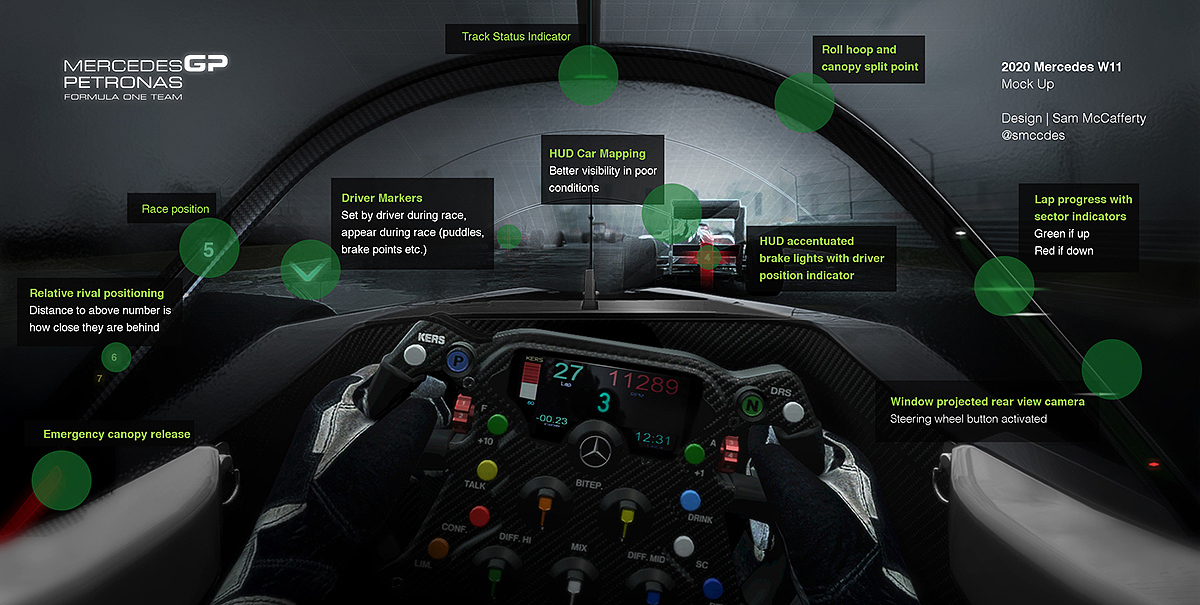Click the race position 5 indicator
Image resolution: width=1200 pixels, height=605 pixels.
point(208,249)
